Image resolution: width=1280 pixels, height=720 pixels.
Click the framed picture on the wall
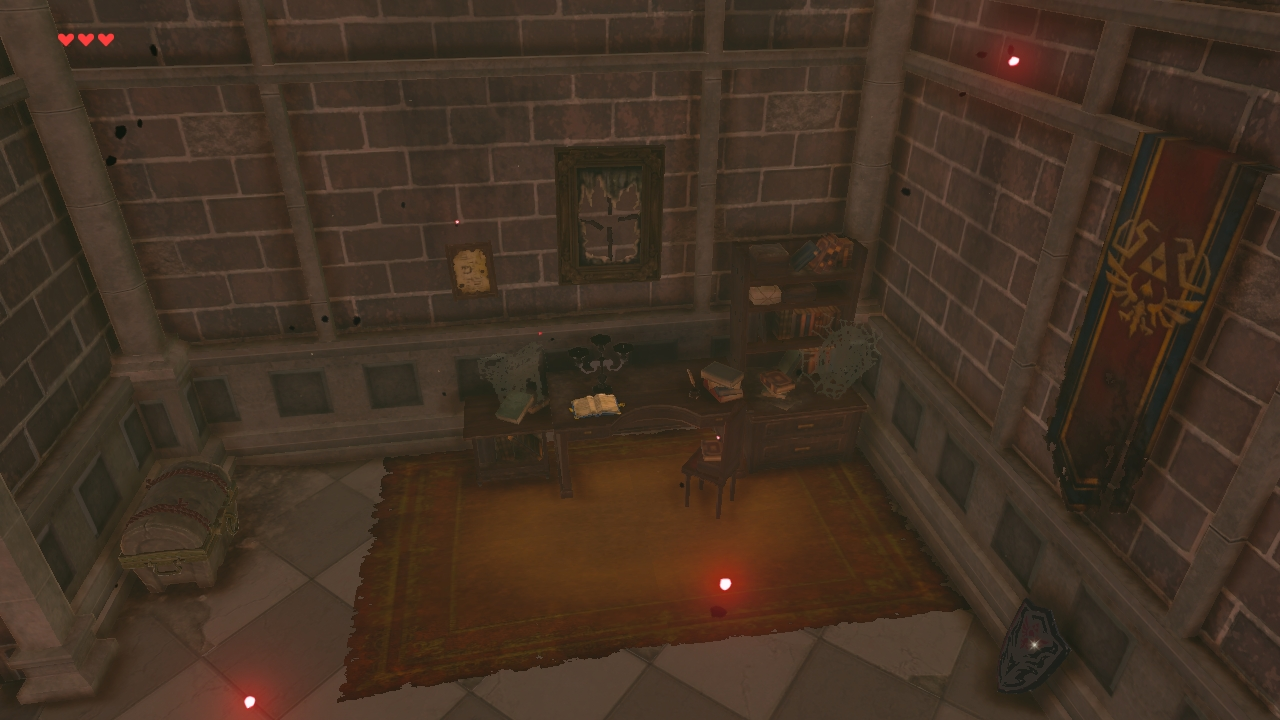470,269
